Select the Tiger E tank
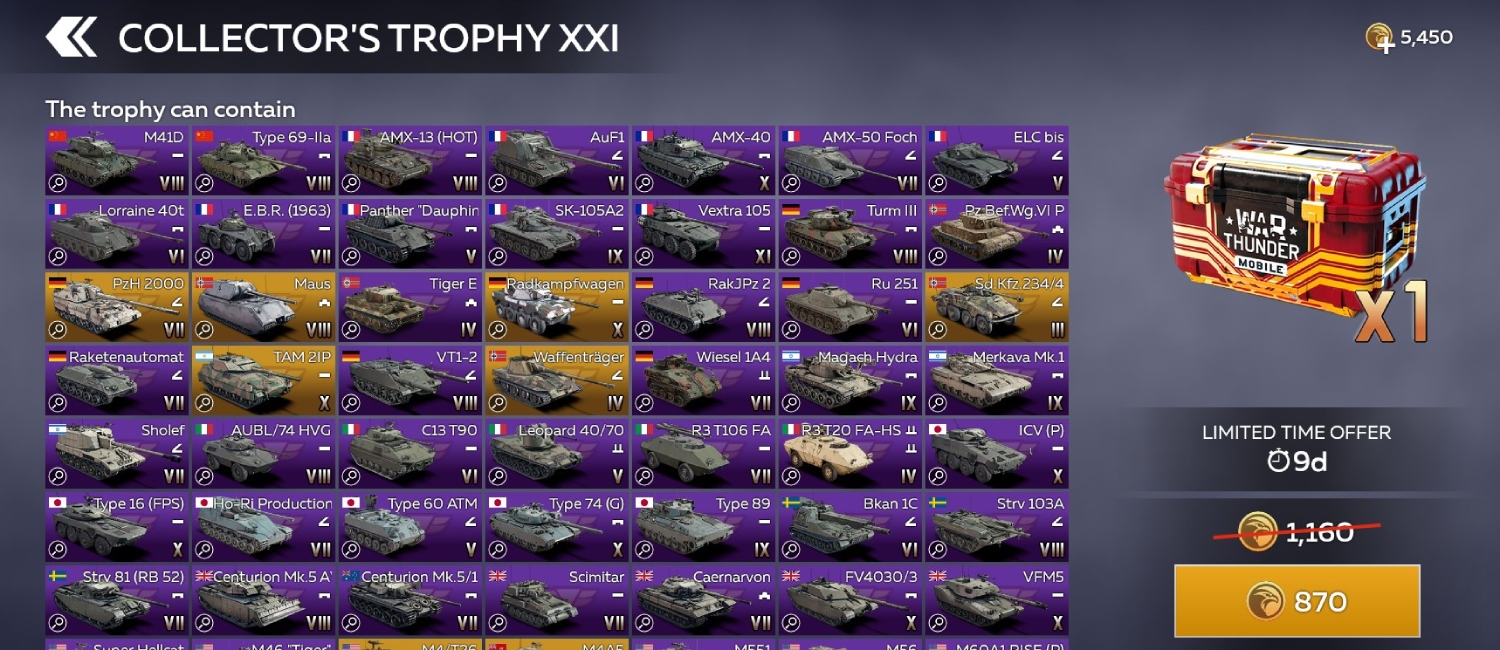The height and width of the screenshot is (650, 1500). [410, 307]
